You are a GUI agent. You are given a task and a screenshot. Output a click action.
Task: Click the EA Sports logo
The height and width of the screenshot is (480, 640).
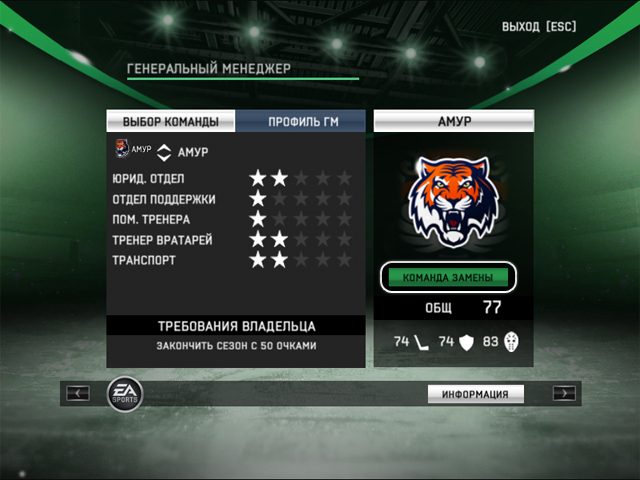(124, 391)
